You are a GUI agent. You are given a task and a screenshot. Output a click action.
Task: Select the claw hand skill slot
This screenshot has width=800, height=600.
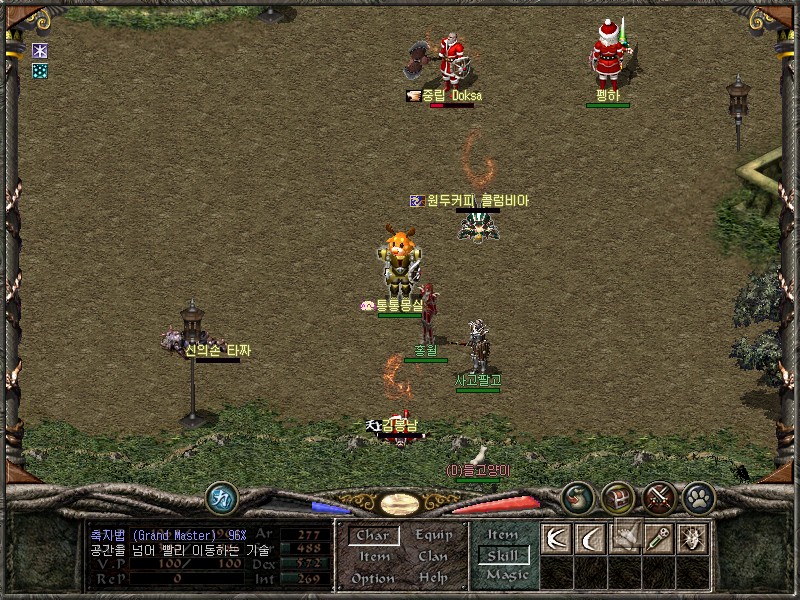point(623,538)
